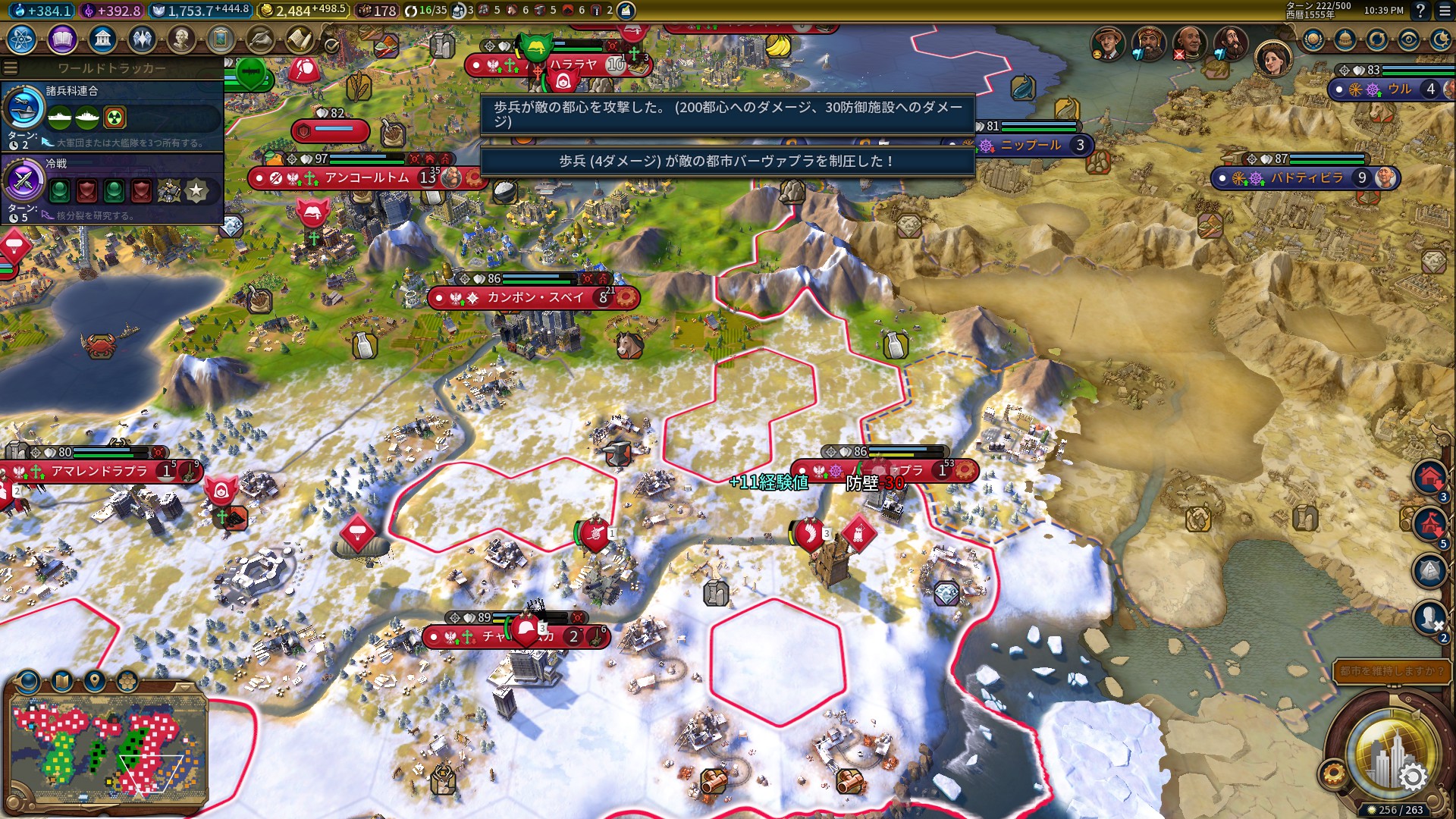
Task: Open the technology tree atom icon
Action: (22, 39)
